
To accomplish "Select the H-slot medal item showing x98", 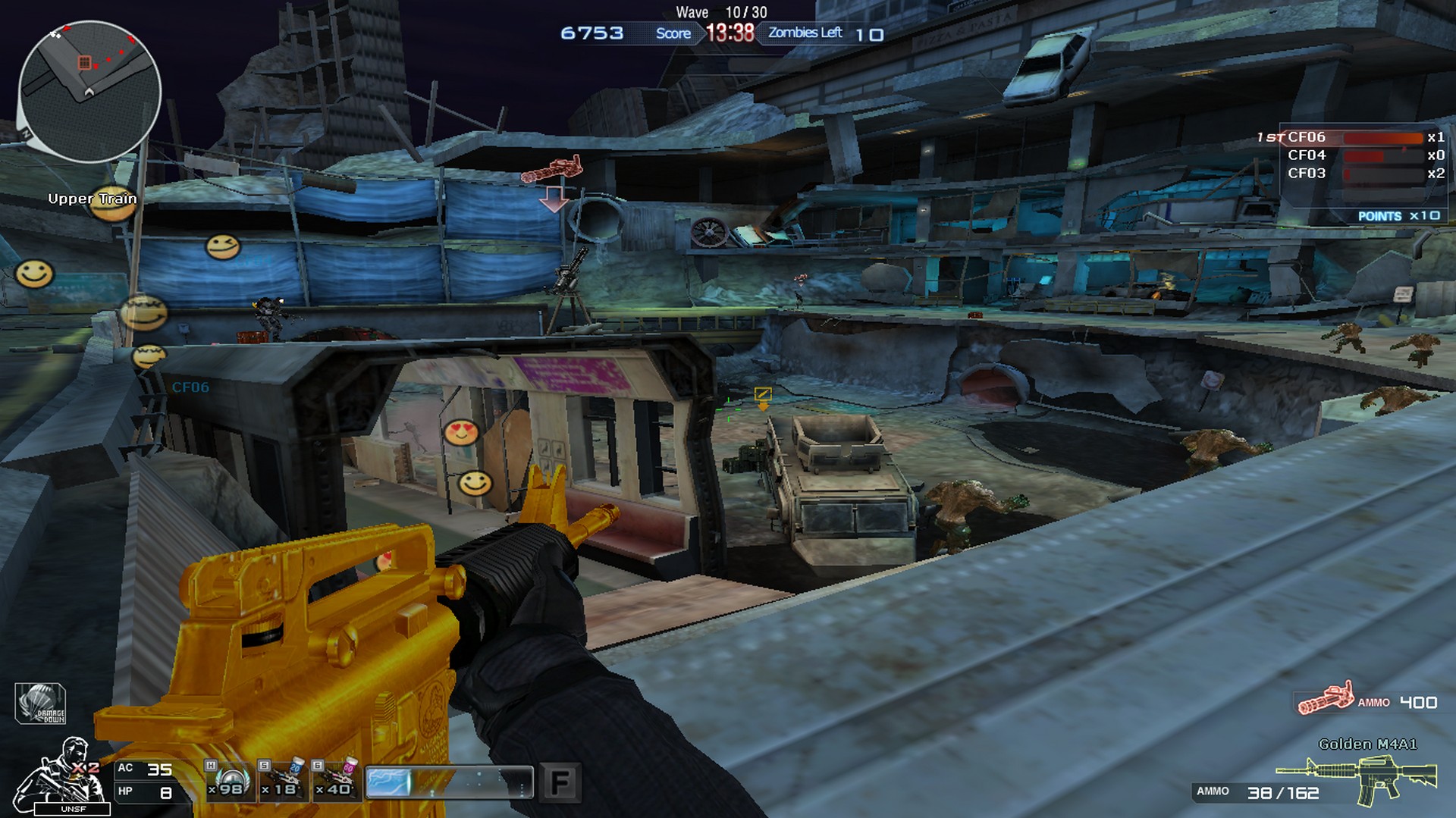I will click(227, 780).
